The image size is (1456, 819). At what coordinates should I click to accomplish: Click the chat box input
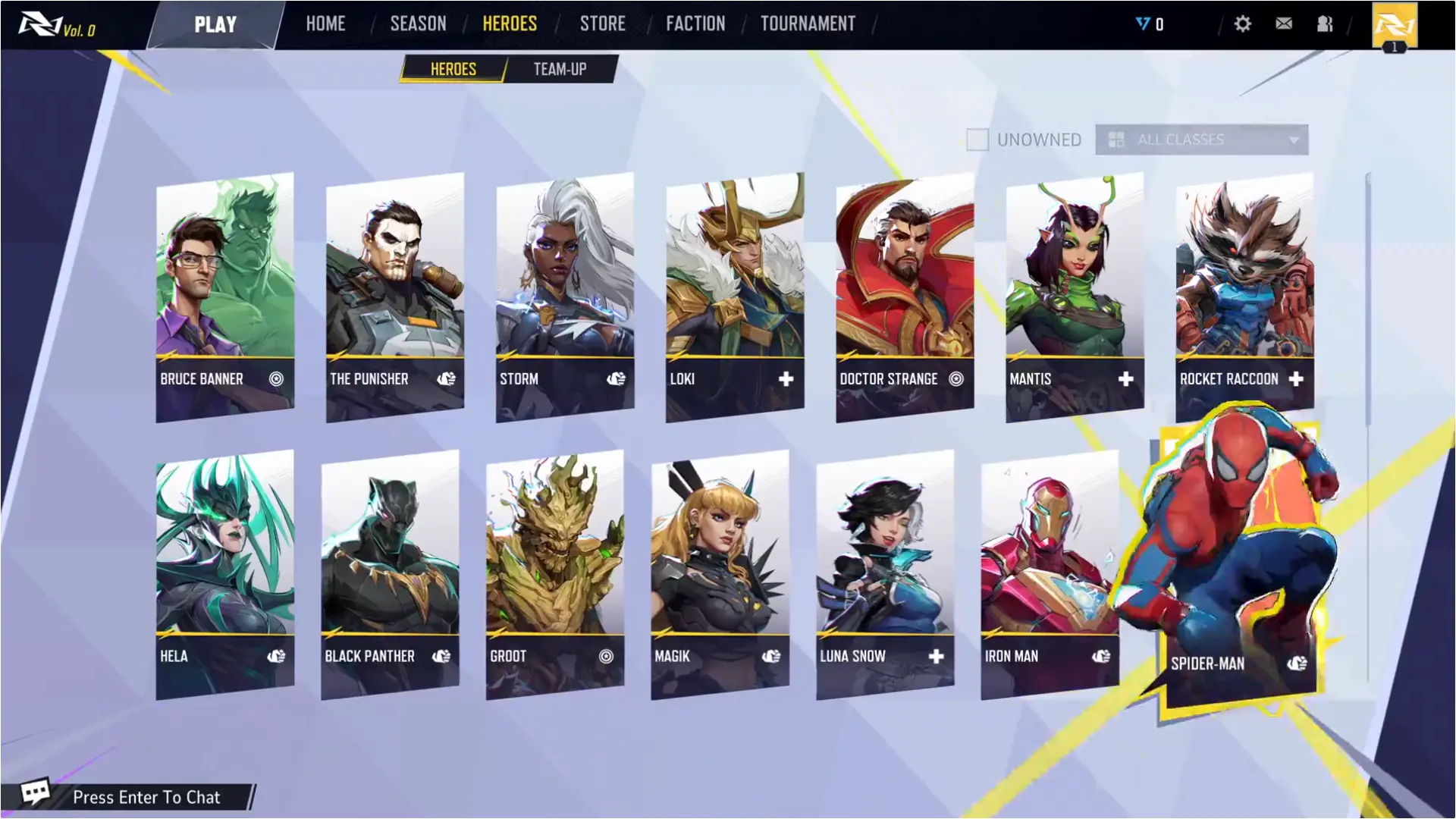146,797
